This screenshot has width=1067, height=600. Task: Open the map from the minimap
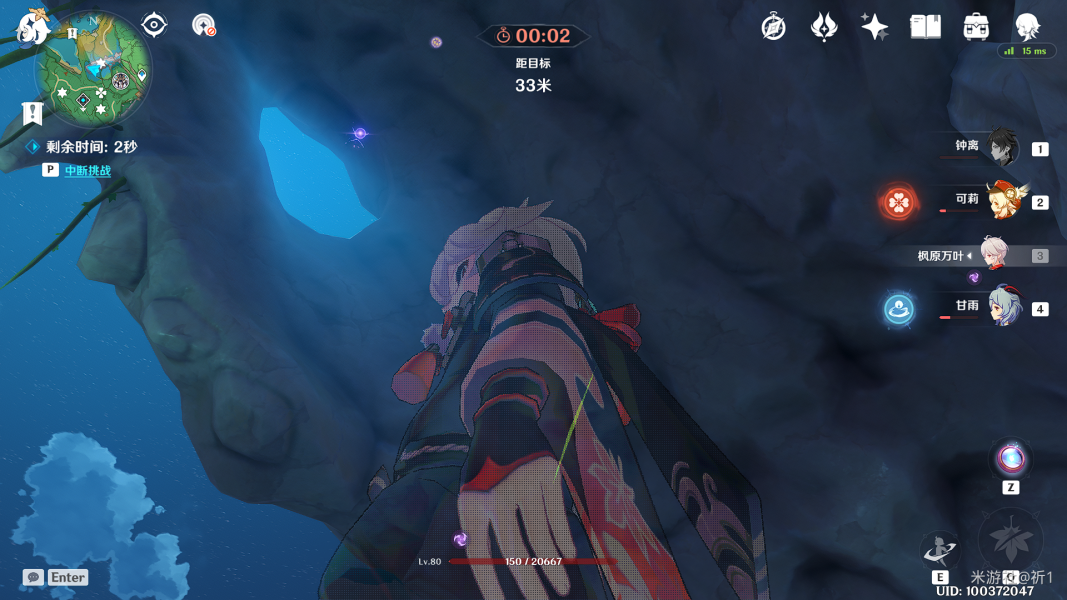93,68
